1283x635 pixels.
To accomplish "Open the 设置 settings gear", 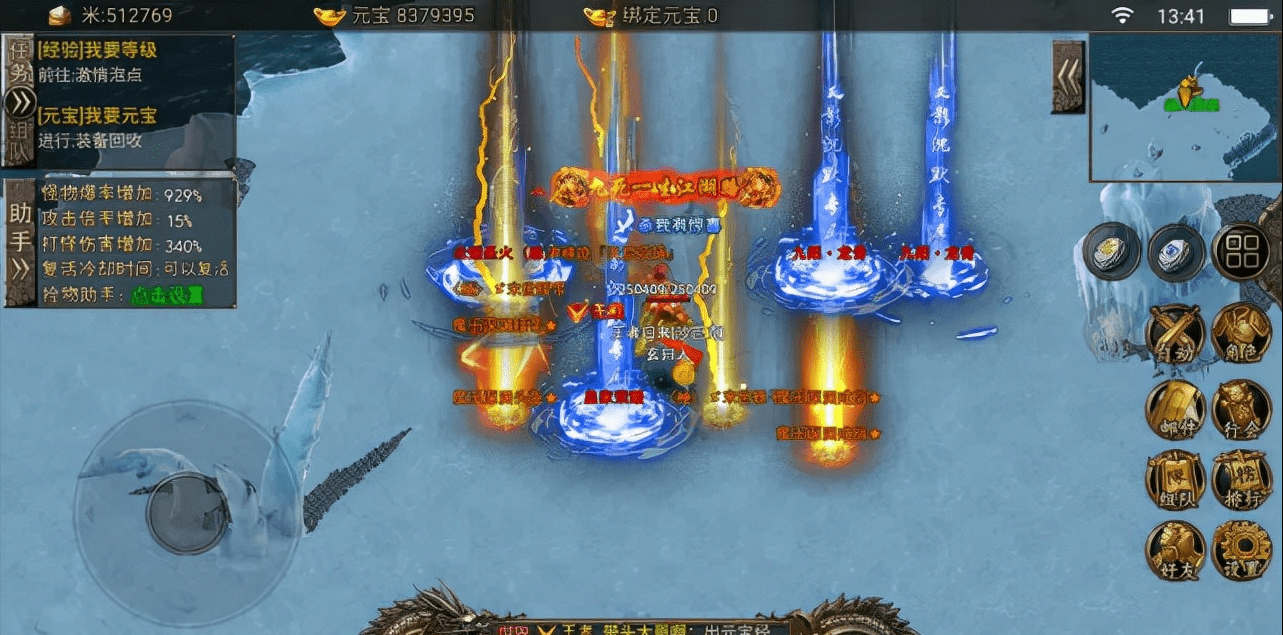I will click(1241, 551).
